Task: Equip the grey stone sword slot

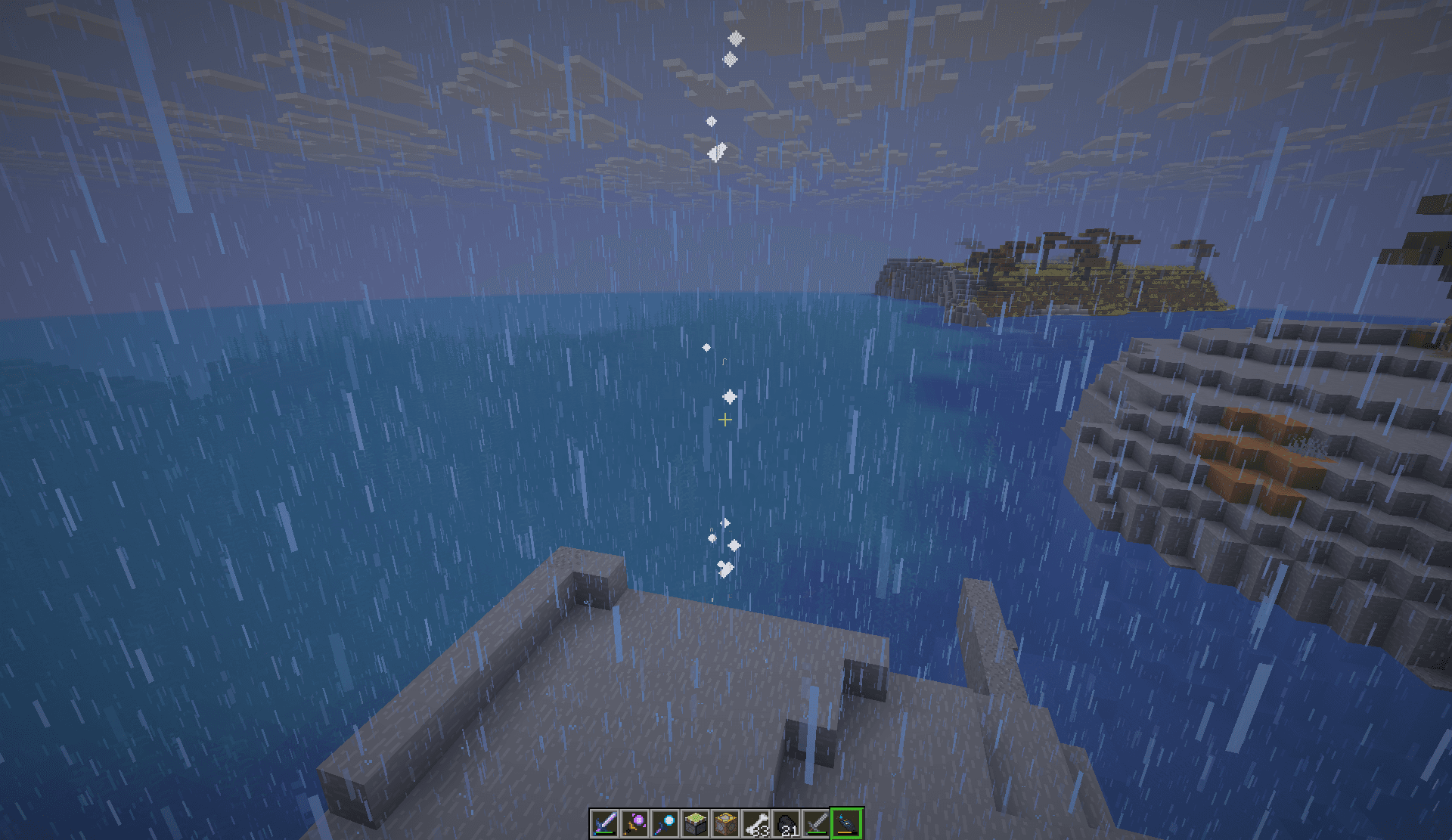Action: pos(816,823)
